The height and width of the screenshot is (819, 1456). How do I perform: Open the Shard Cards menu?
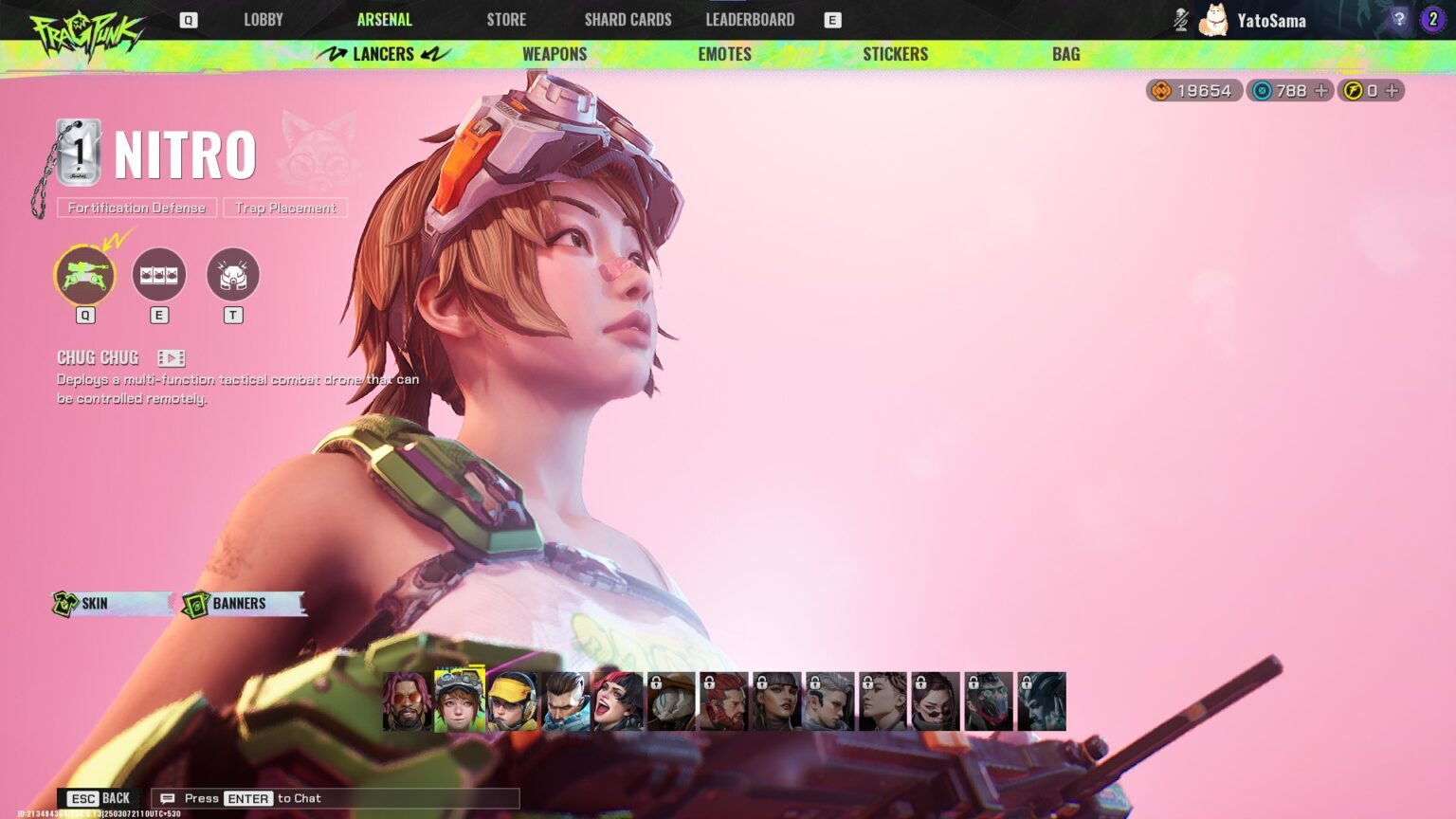pyautogui.click(x=626, y=19)
